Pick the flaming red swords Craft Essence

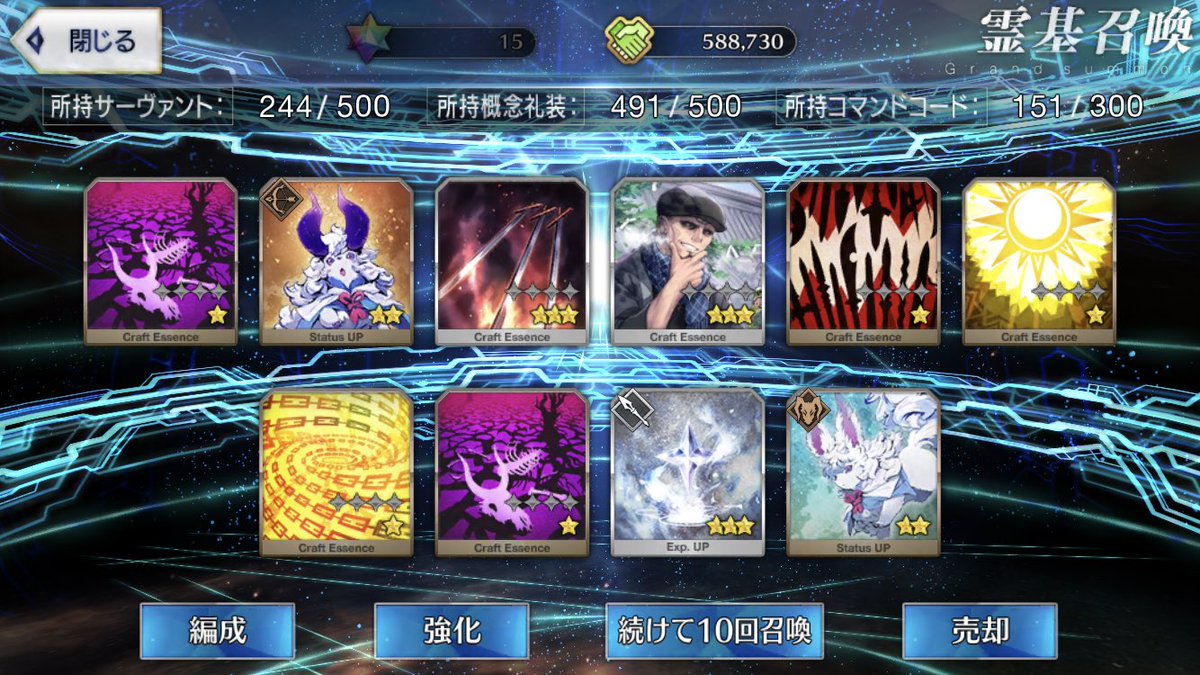tap(512, 262)
